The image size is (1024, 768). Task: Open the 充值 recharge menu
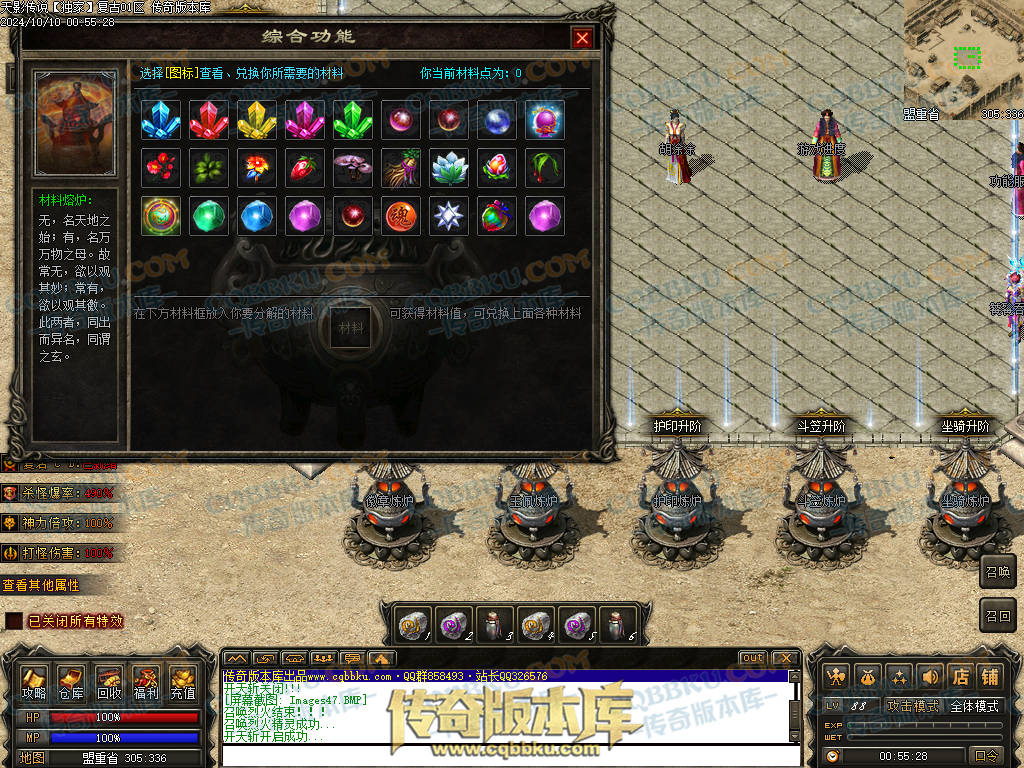(x=182, y=682)
